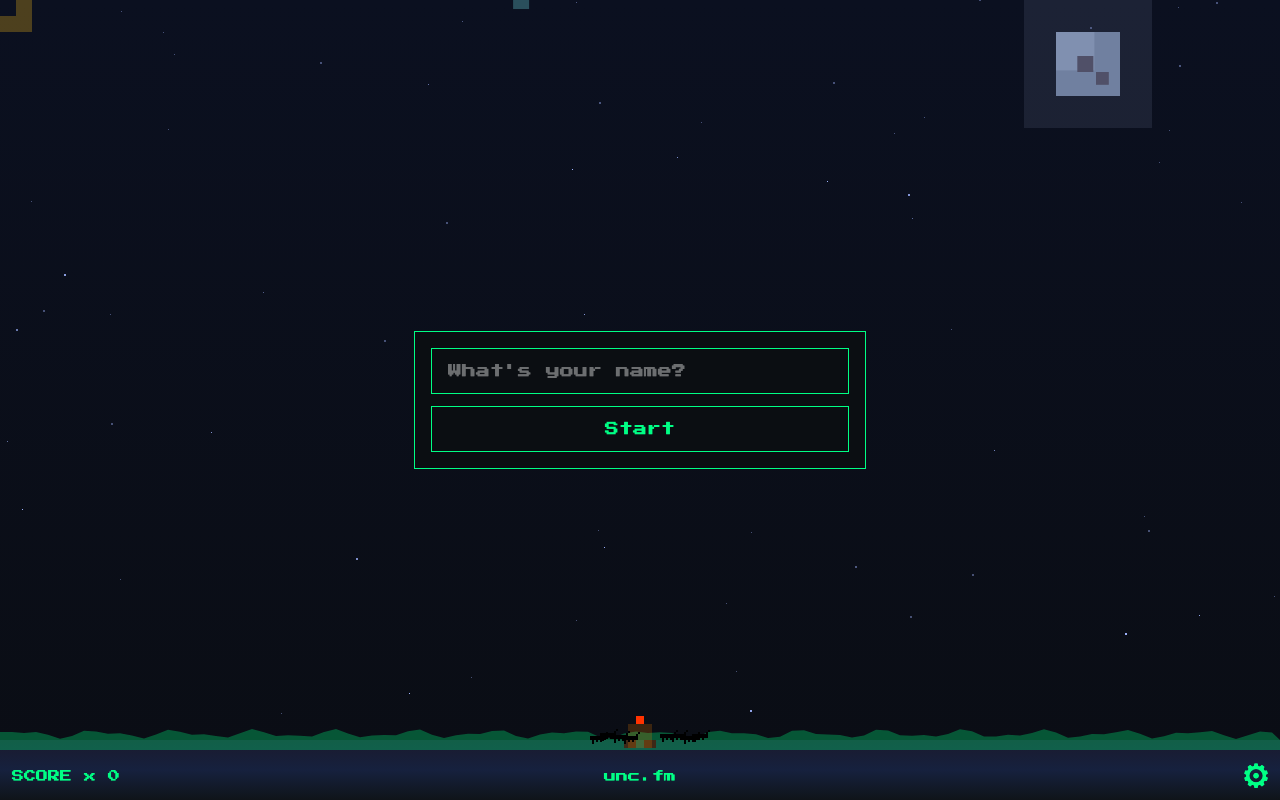Click the SCORE counter in the status bar

coord(41,776)
